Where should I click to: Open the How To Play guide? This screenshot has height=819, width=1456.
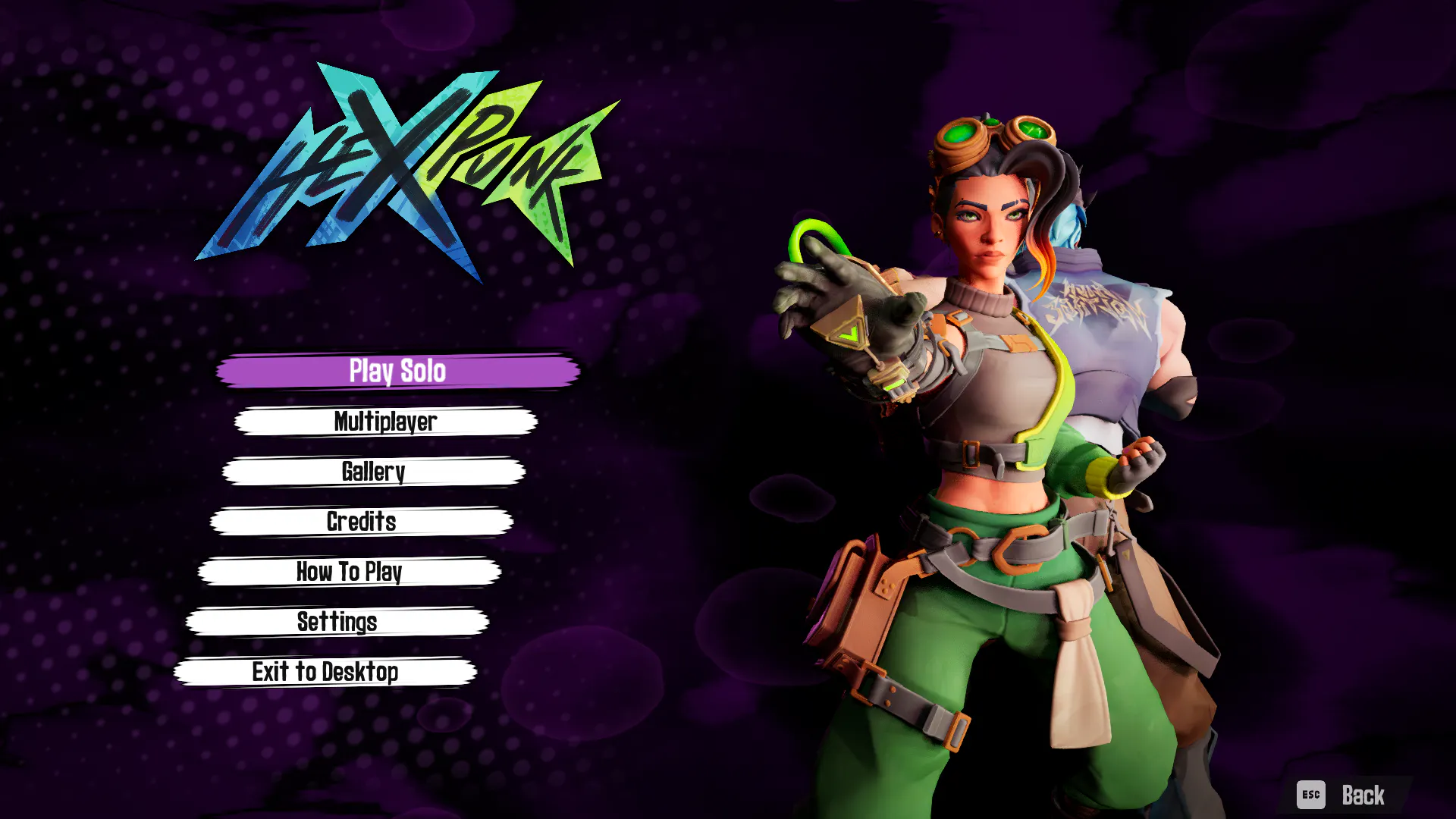[x=349, y=572]
